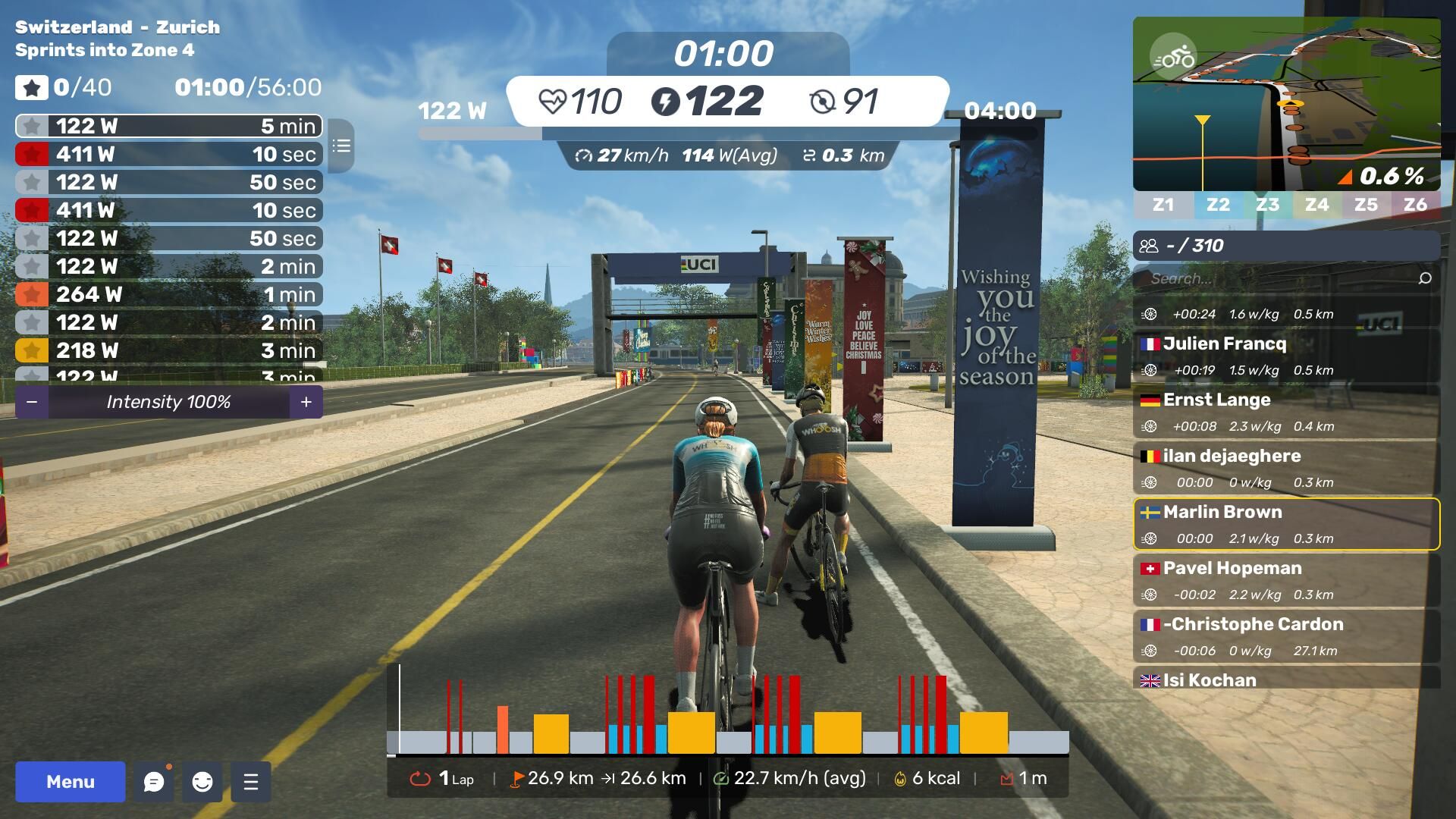Decrease workout intensity with the minus button
The width and height of the screenshot is (1456, 819).
[x=32, y=402]
